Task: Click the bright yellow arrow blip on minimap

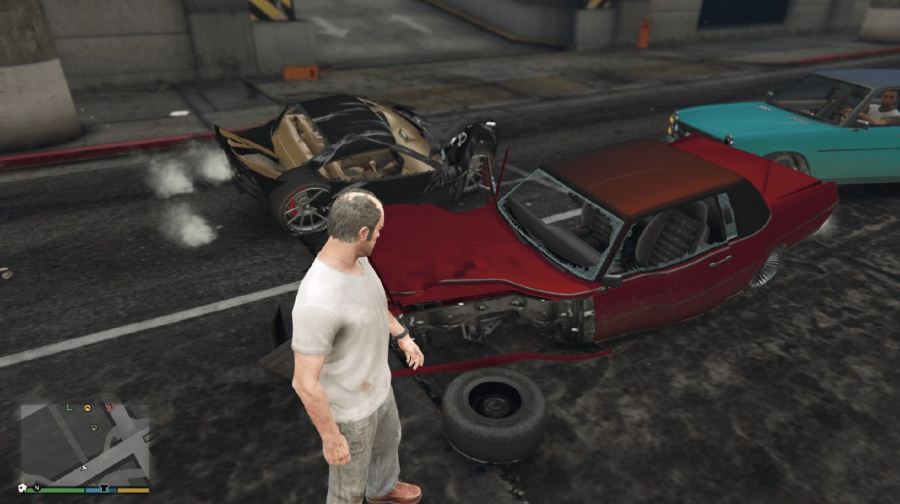Action: 87,408
